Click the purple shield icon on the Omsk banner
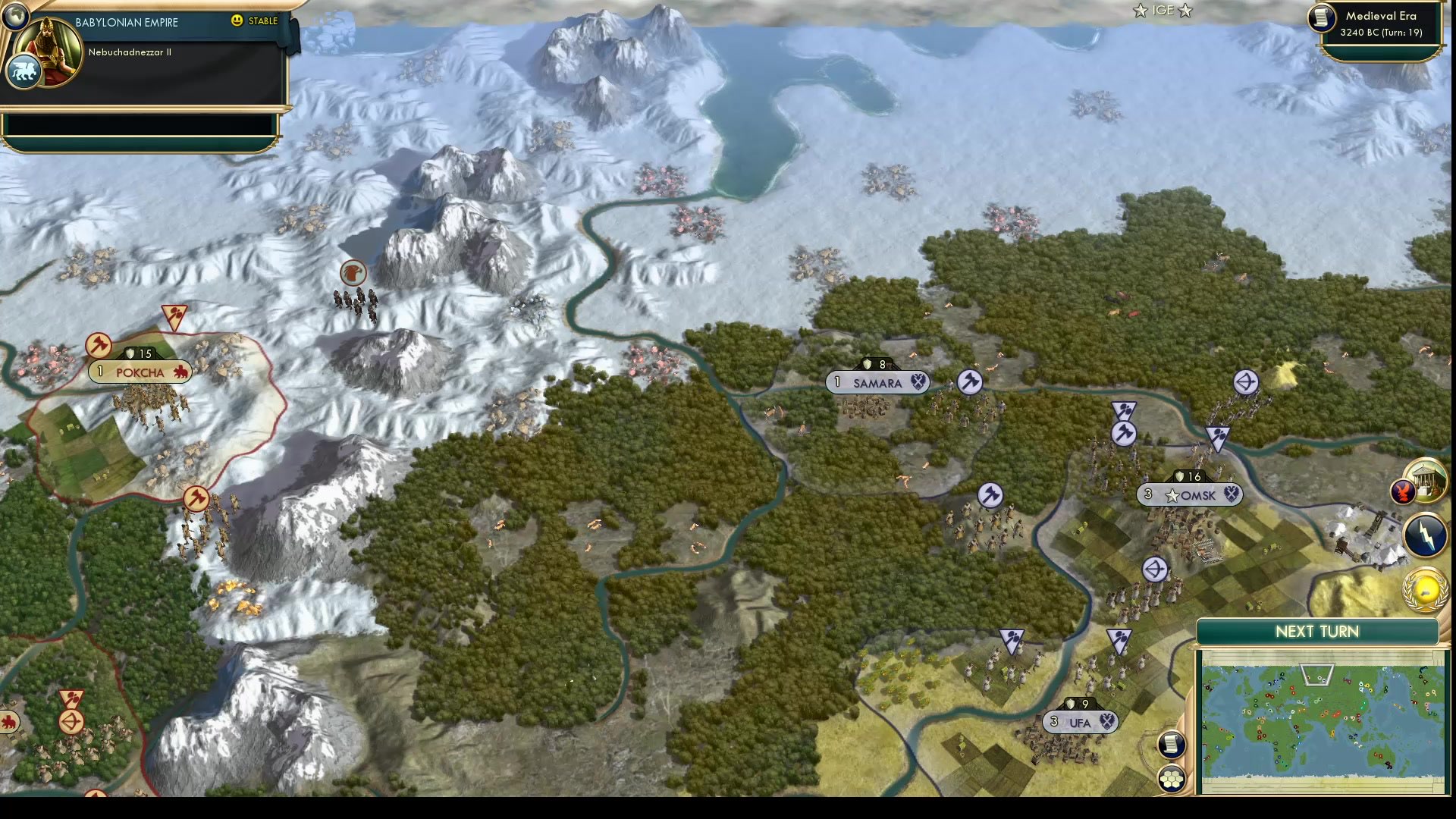Image resolution: width=1456 pixels, height=819 pixels. point(1230,494)
